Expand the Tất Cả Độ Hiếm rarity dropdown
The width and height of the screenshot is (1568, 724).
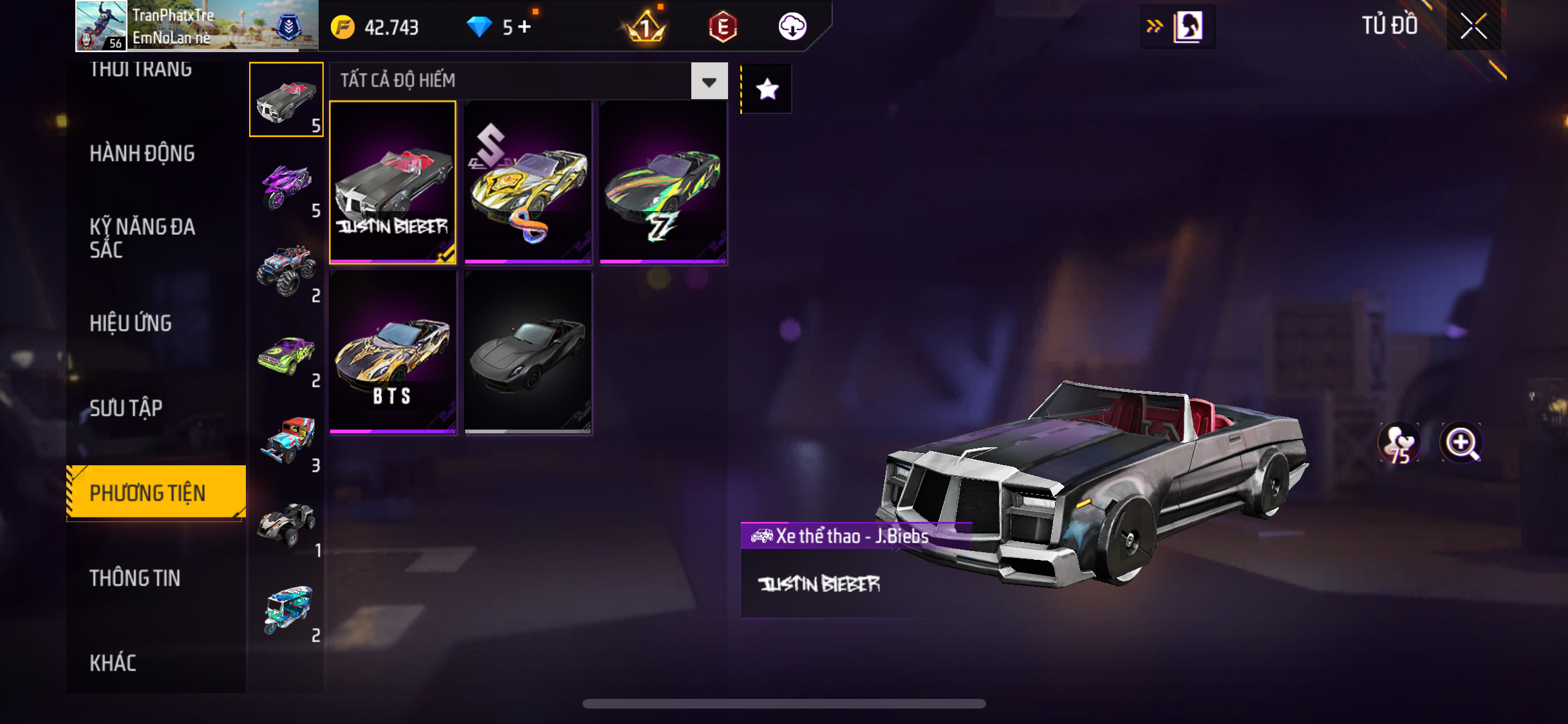coord(709,81)
